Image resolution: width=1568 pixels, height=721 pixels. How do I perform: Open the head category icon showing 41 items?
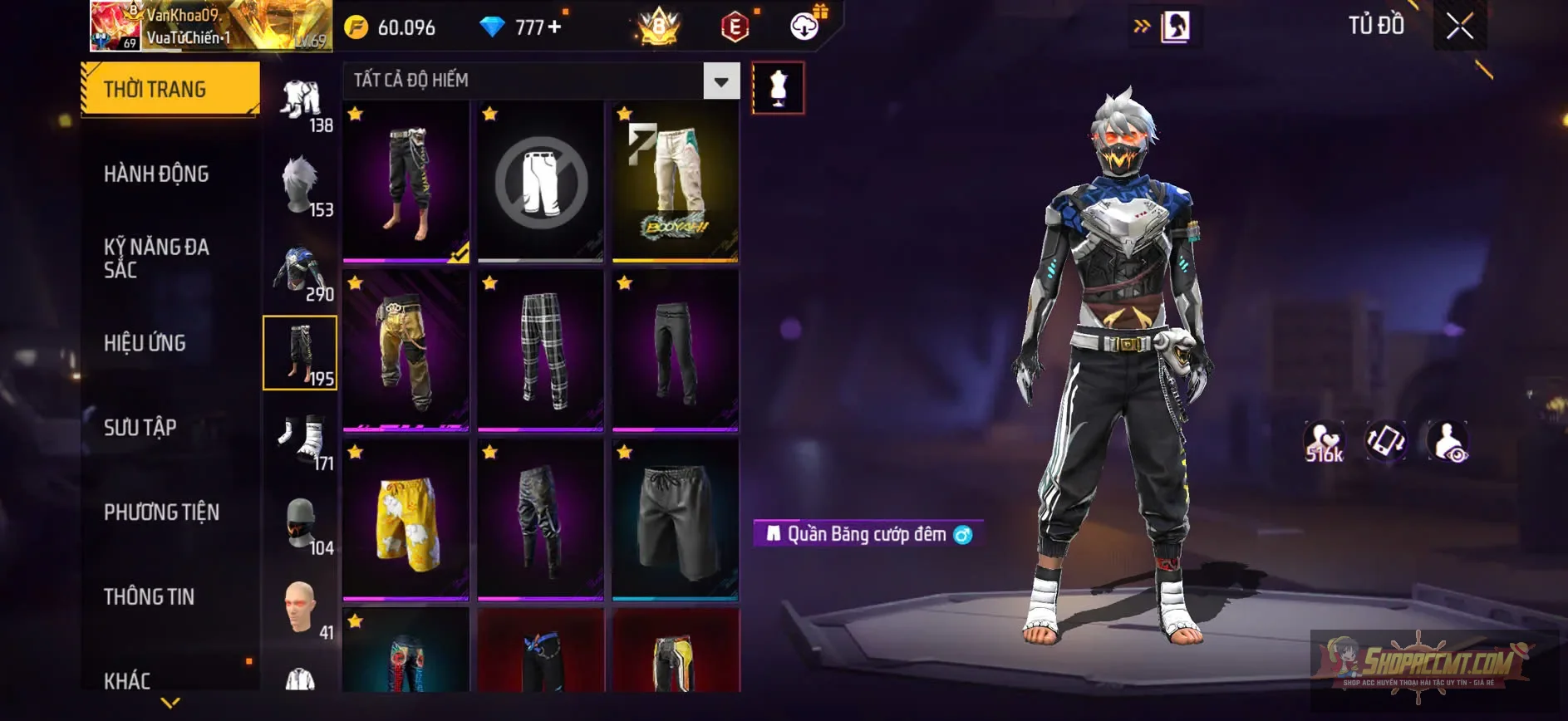300,609
